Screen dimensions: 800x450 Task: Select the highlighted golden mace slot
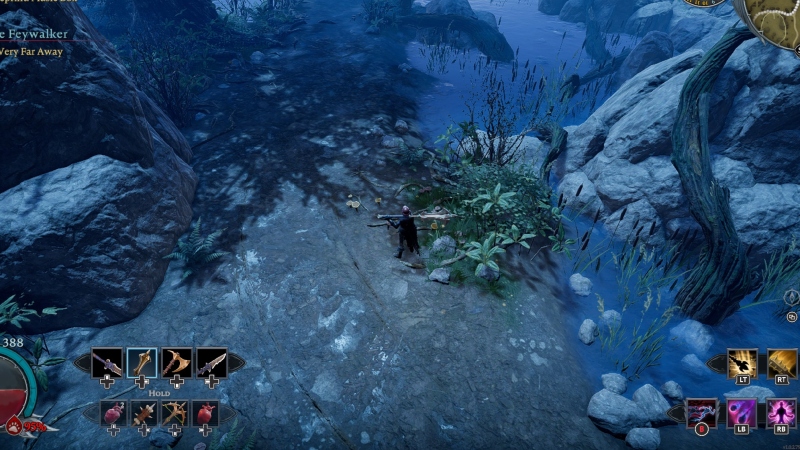coord(142,362)
